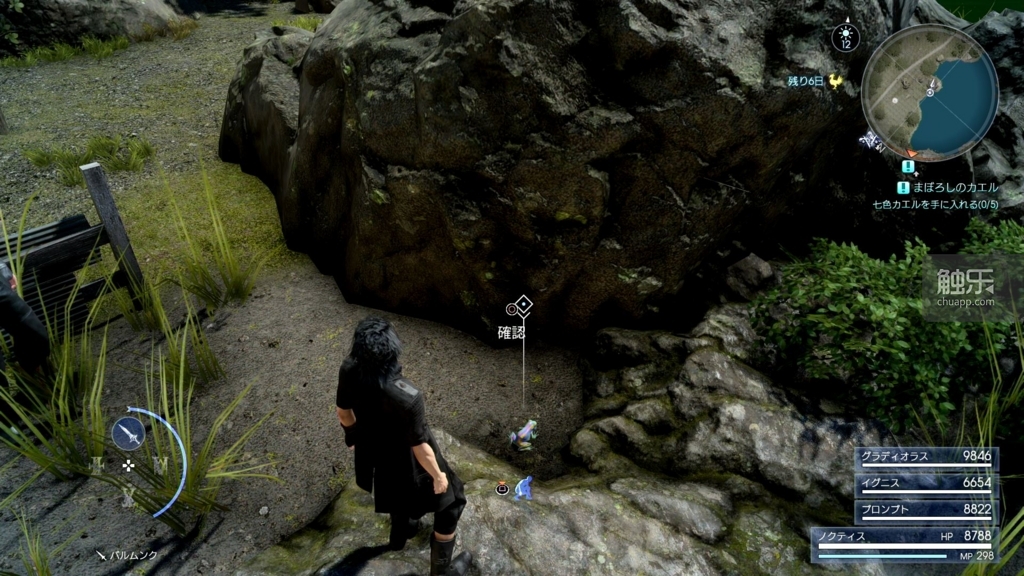Select the equipped sword weapon slot
Screen dimensions: 1024x576
point(129,433)
